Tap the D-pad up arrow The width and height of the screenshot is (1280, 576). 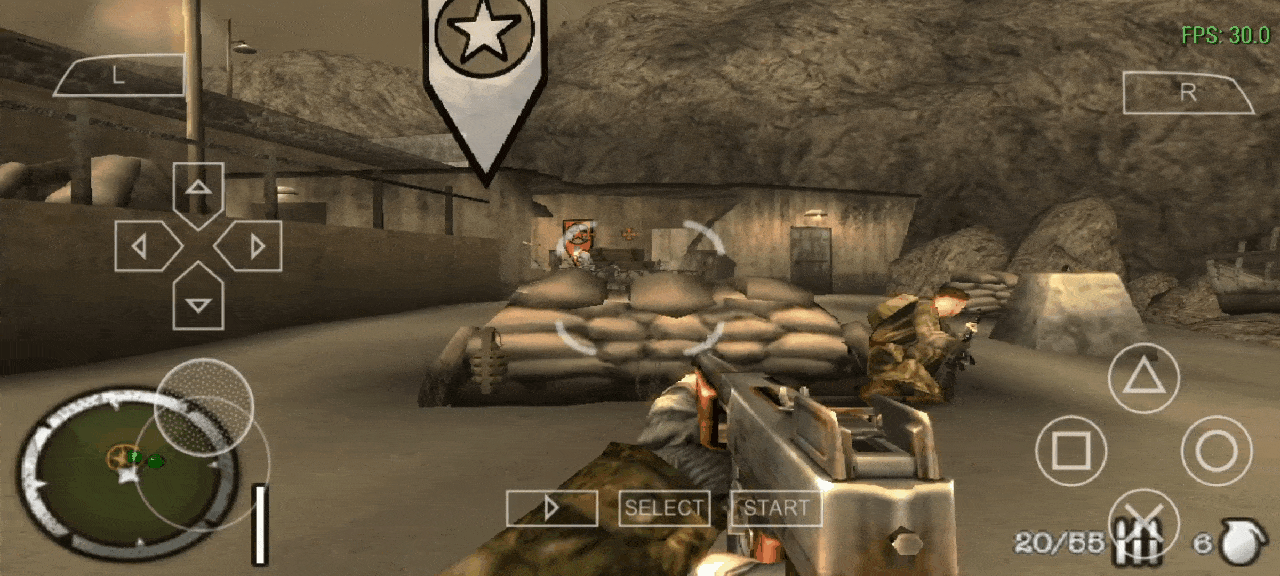click(198, 188)
